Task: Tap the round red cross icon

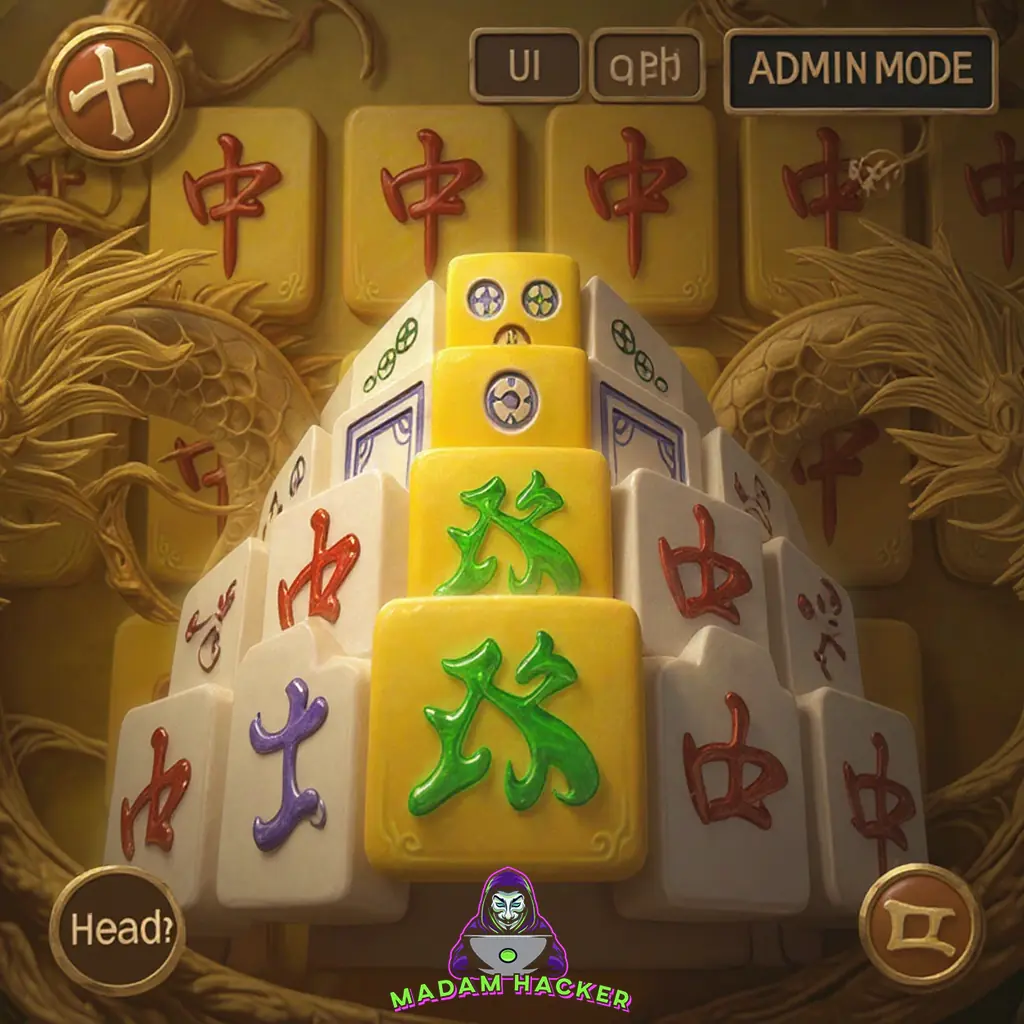Action: pos(120,90)
